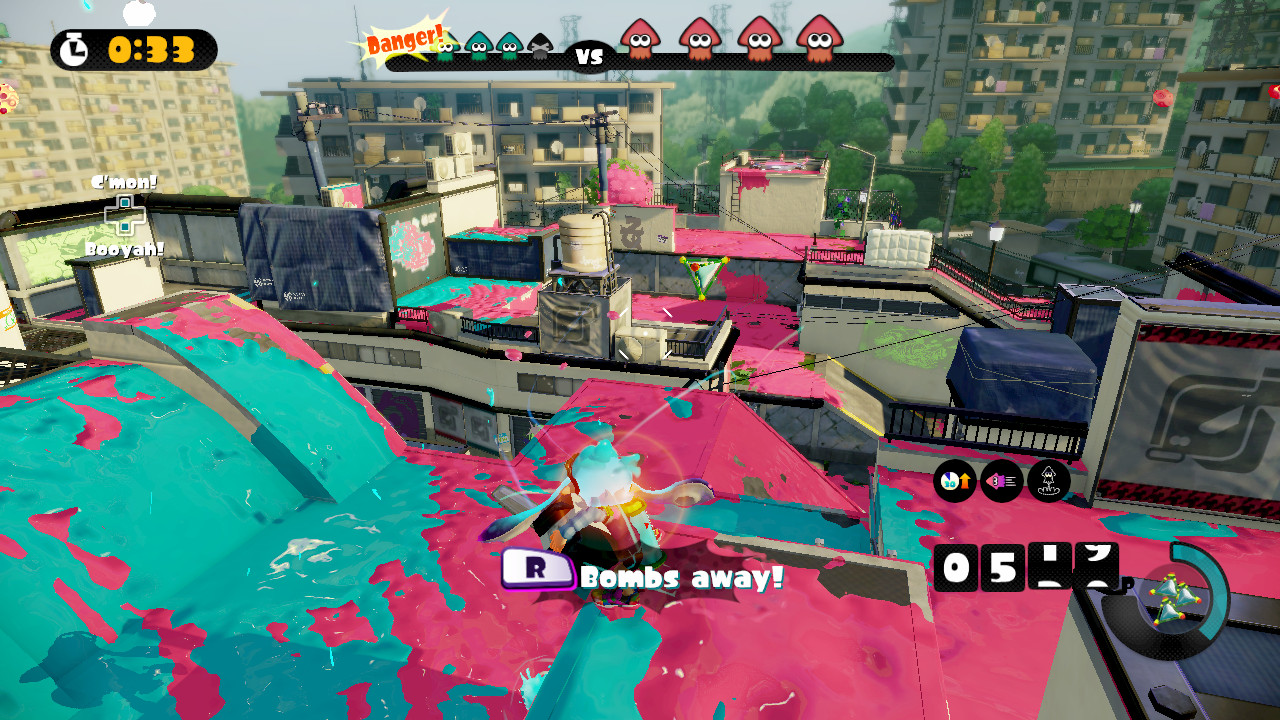
Task: Click the Super Jump squid landing buff icon
Action: point(1049,480)
